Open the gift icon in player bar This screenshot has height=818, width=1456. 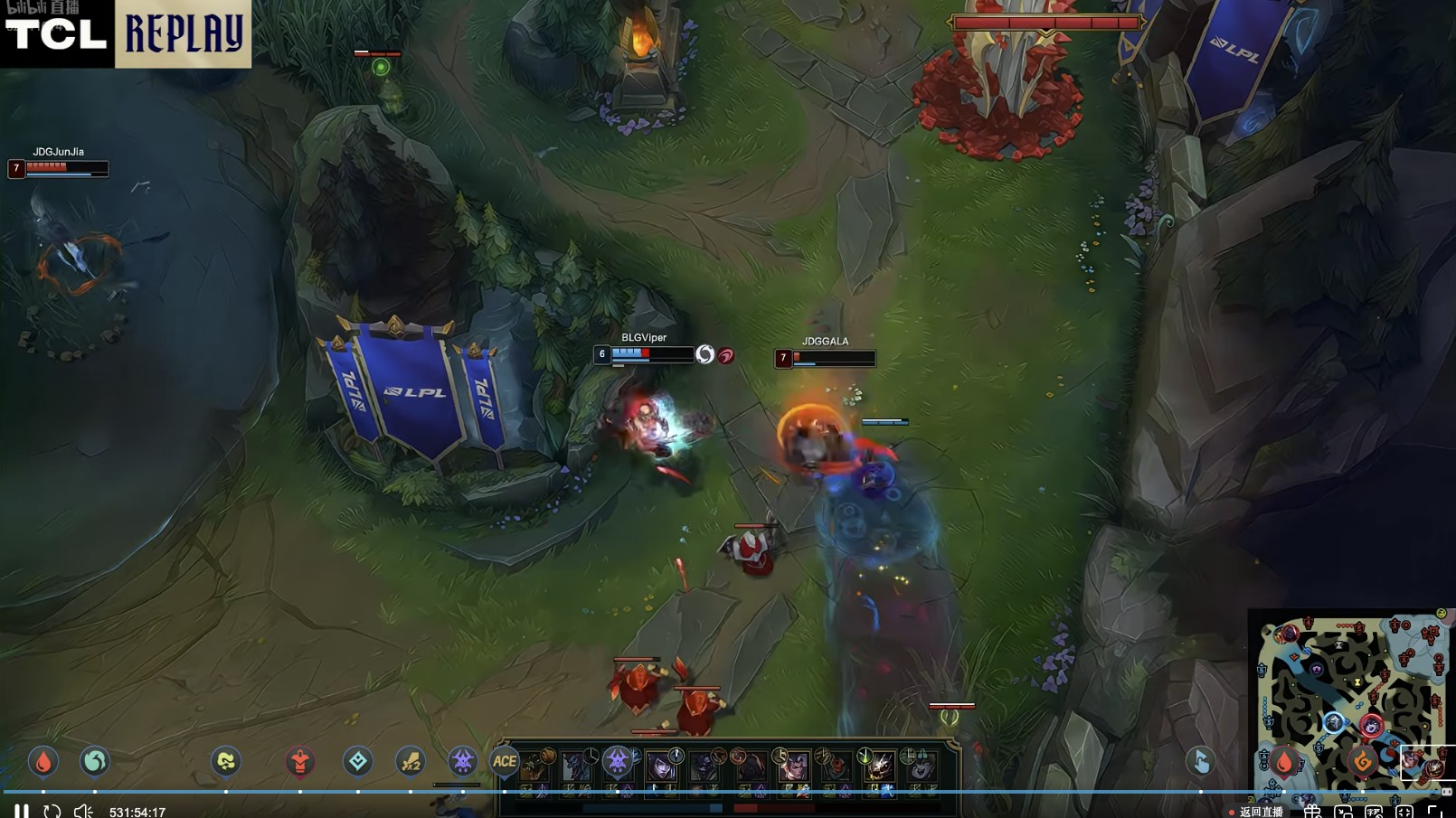pos(1312,812)
